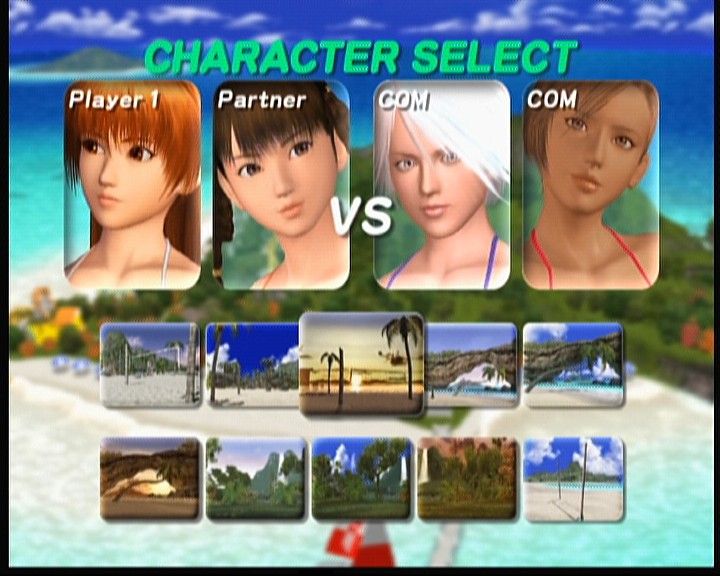
Task: Choose the Partner character portrait
Action: click(282, 185)
